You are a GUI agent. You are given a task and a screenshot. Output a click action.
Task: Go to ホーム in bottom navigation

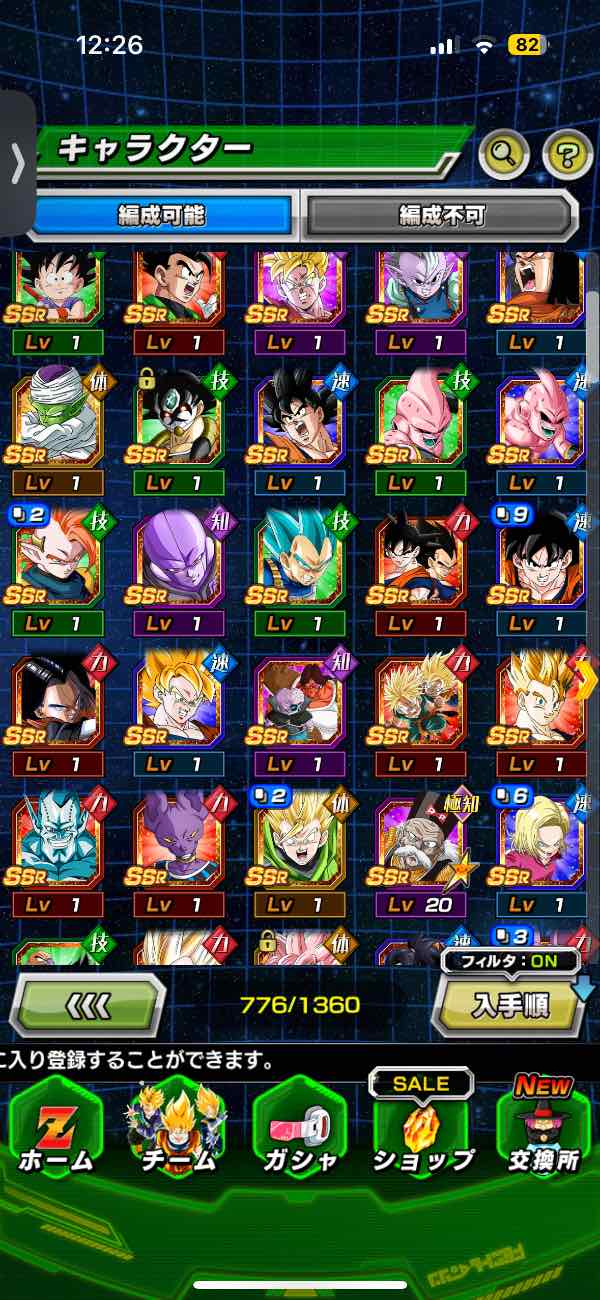coord(56,1128)
